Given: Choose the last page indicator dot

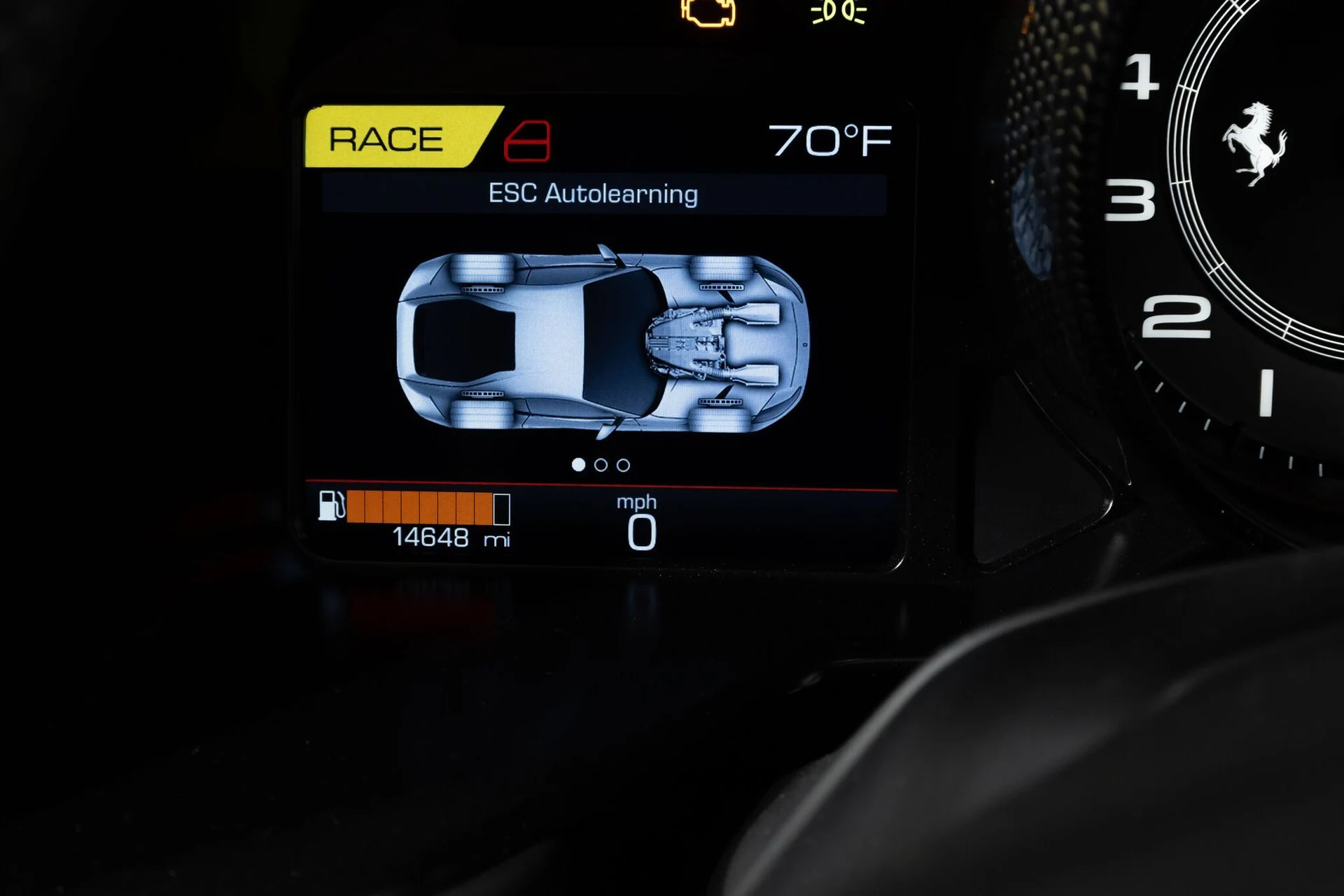Looking at the screenshot, I should pos(623,465).
